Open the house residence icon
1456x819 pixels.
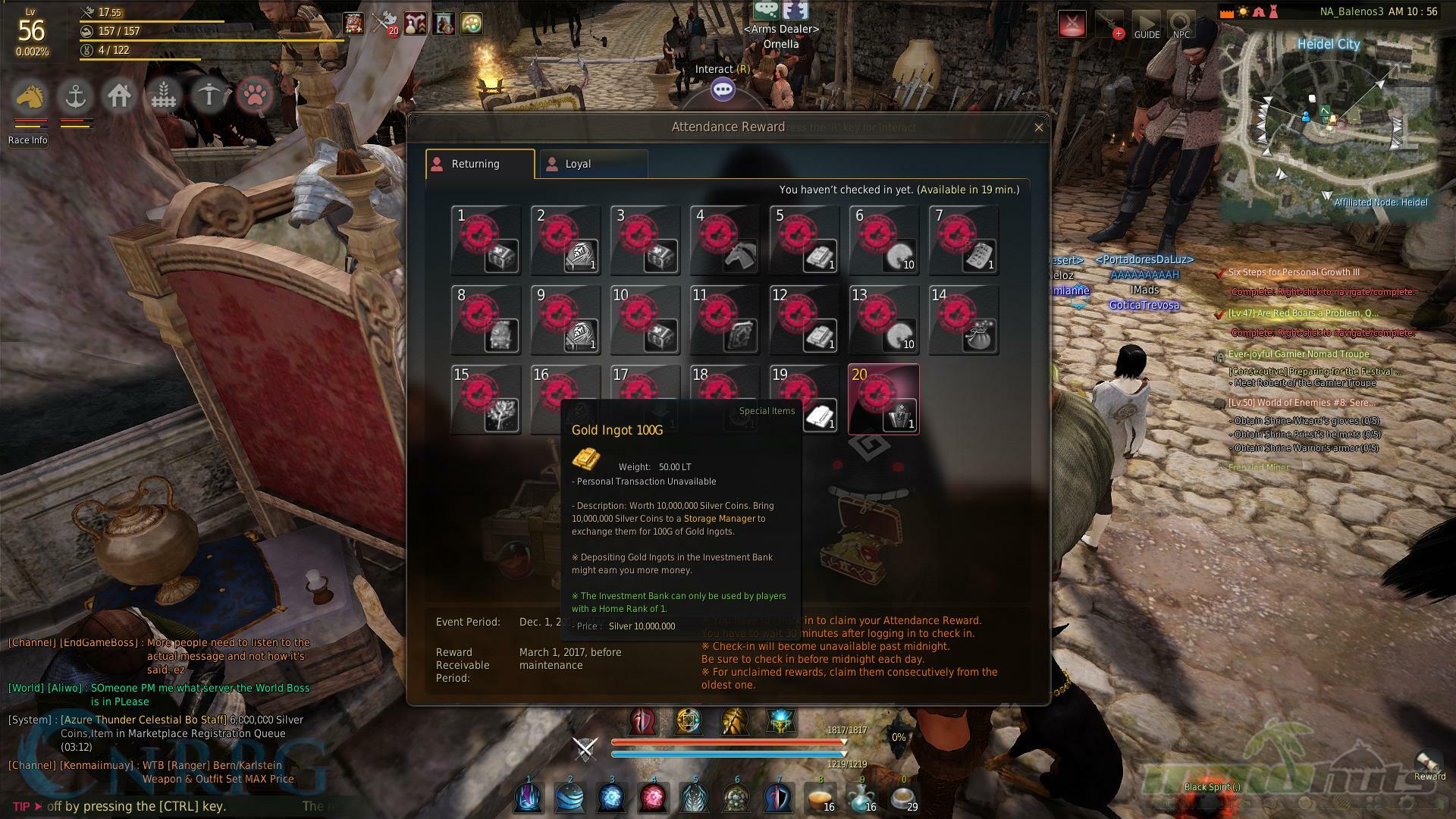click(x=119, y=96)
